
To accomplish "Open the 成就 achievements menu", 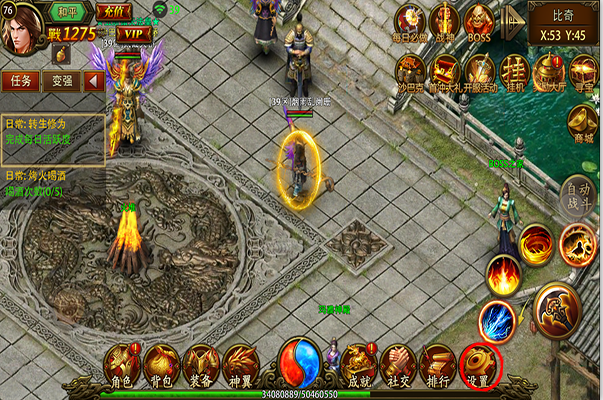I will pos(358,364).
